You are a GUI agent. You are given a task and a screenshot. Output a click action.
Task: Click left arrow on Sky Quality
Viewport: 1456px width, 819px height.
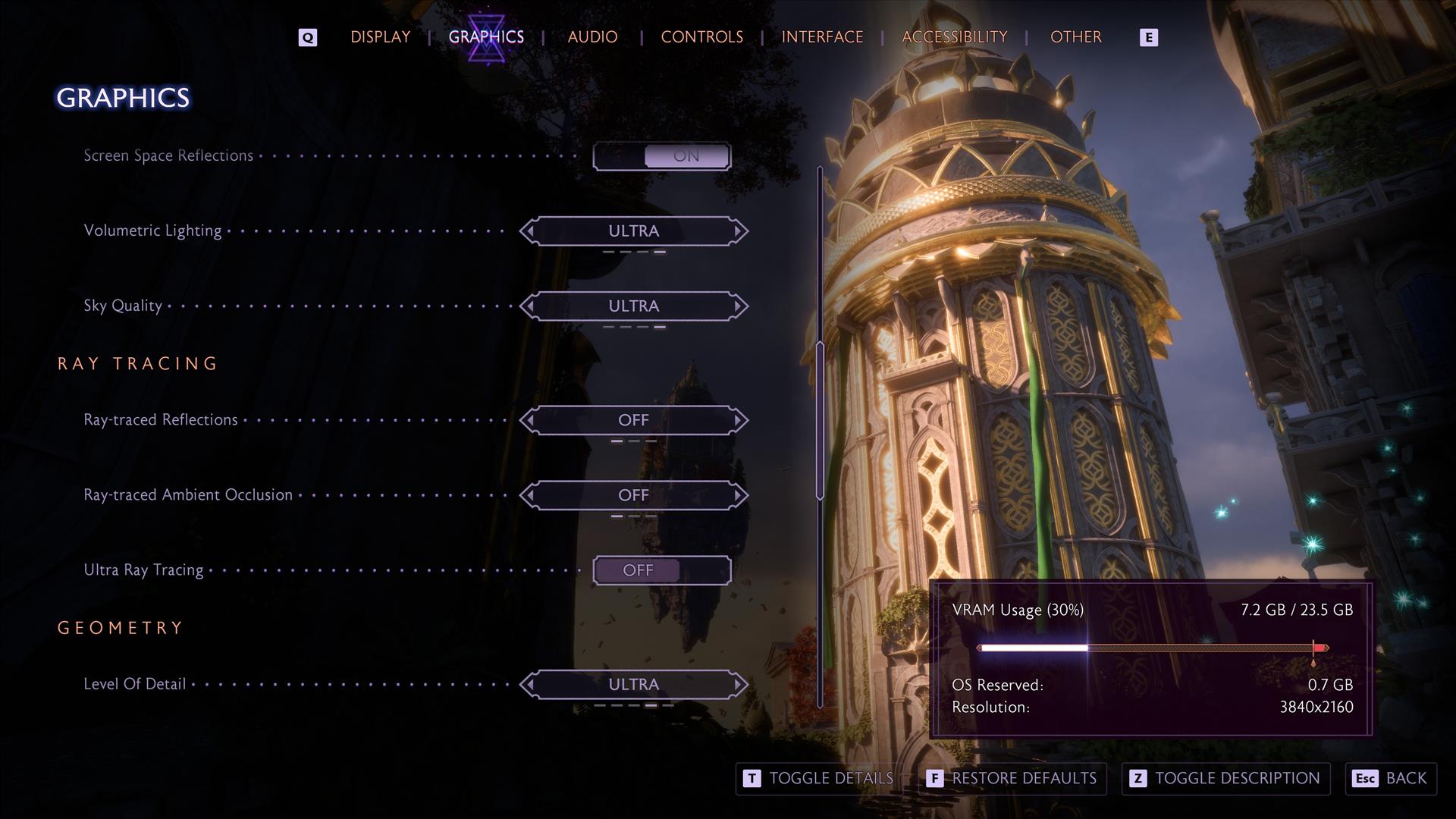point(530,306)
